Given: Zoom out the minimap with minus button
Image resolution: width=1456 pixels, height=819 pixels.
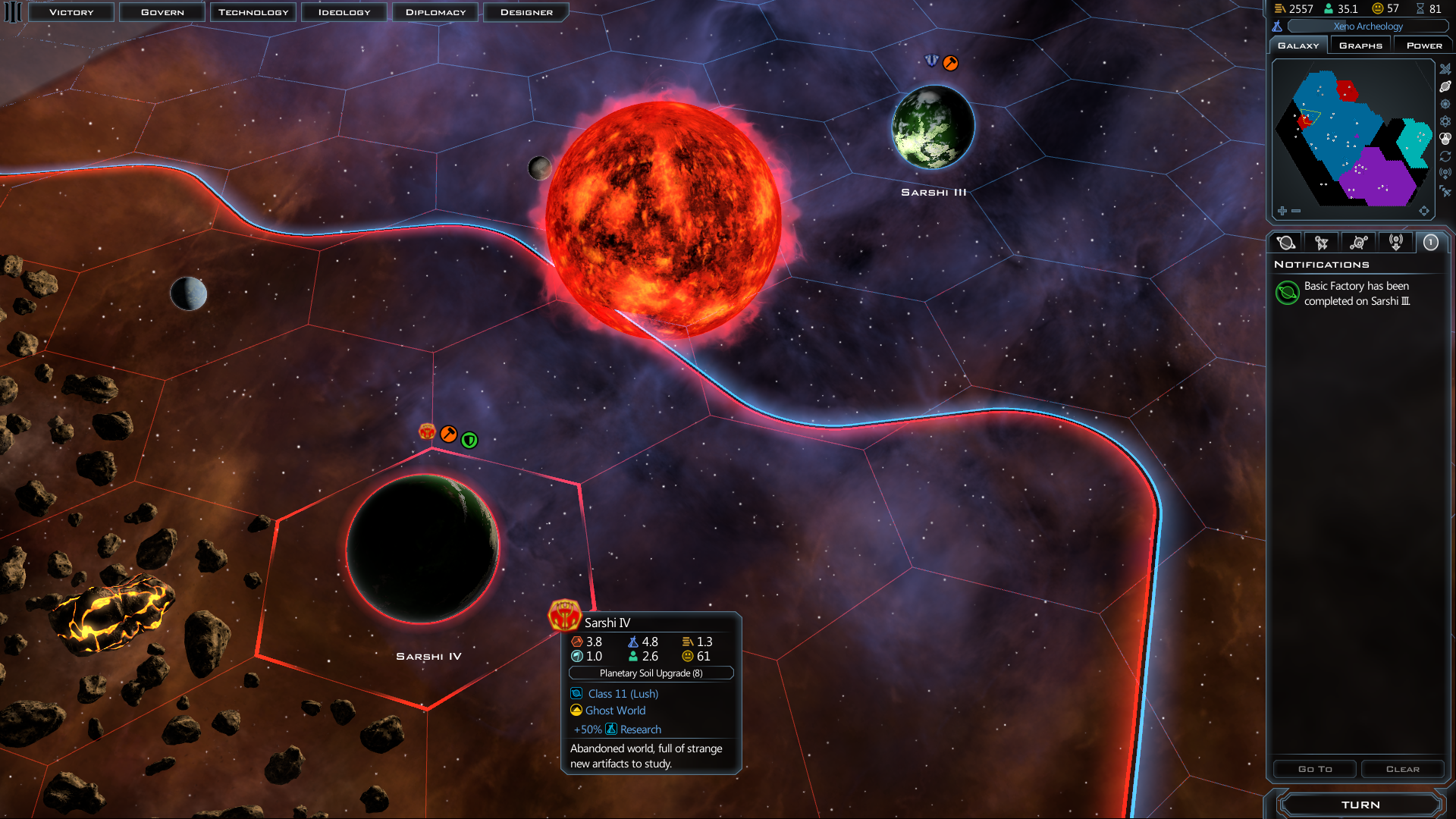Looking at the screenshot, I should [x=1296, y=211].
